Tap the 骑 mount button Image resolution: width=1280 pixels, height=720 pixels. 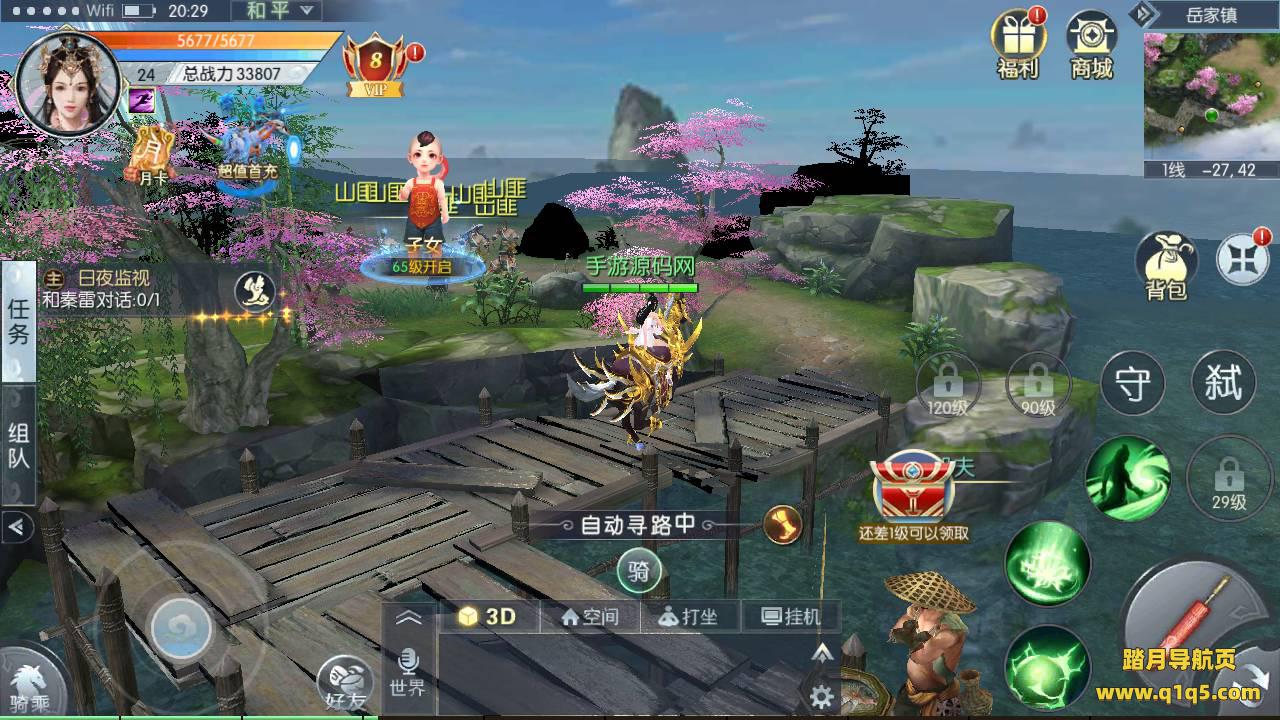pyautogui.click(x=639, y=573)
